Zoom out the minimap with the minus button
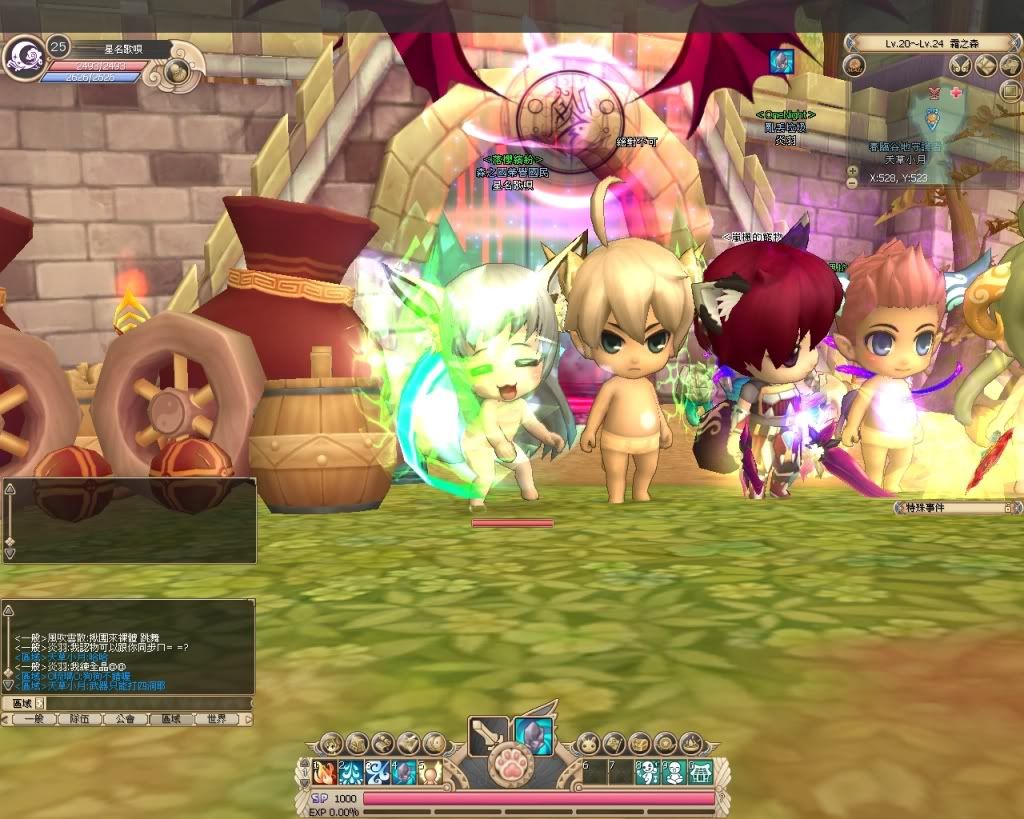 (852, 184)
